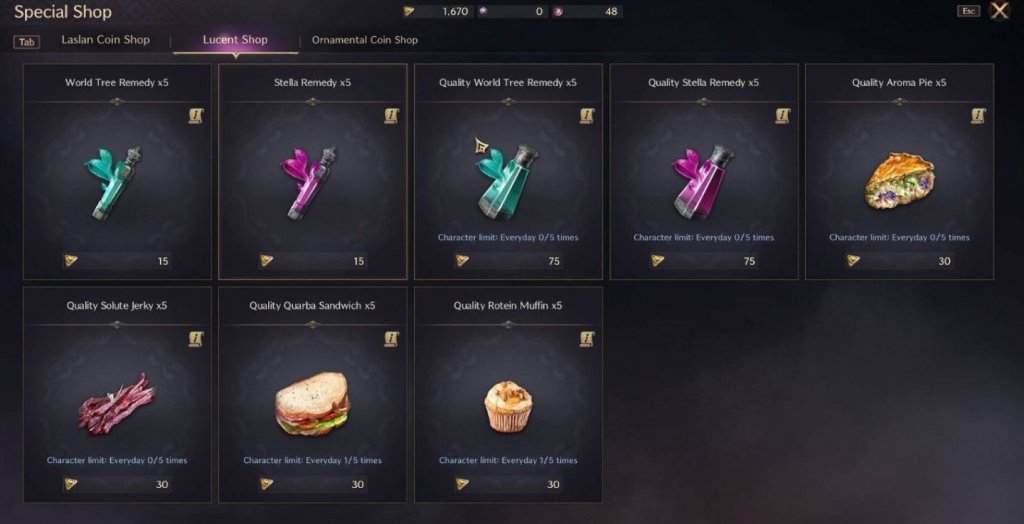Choose the Quality Aroma Pie x5 item
1024x524 pixels.
(x=899, y=180)
